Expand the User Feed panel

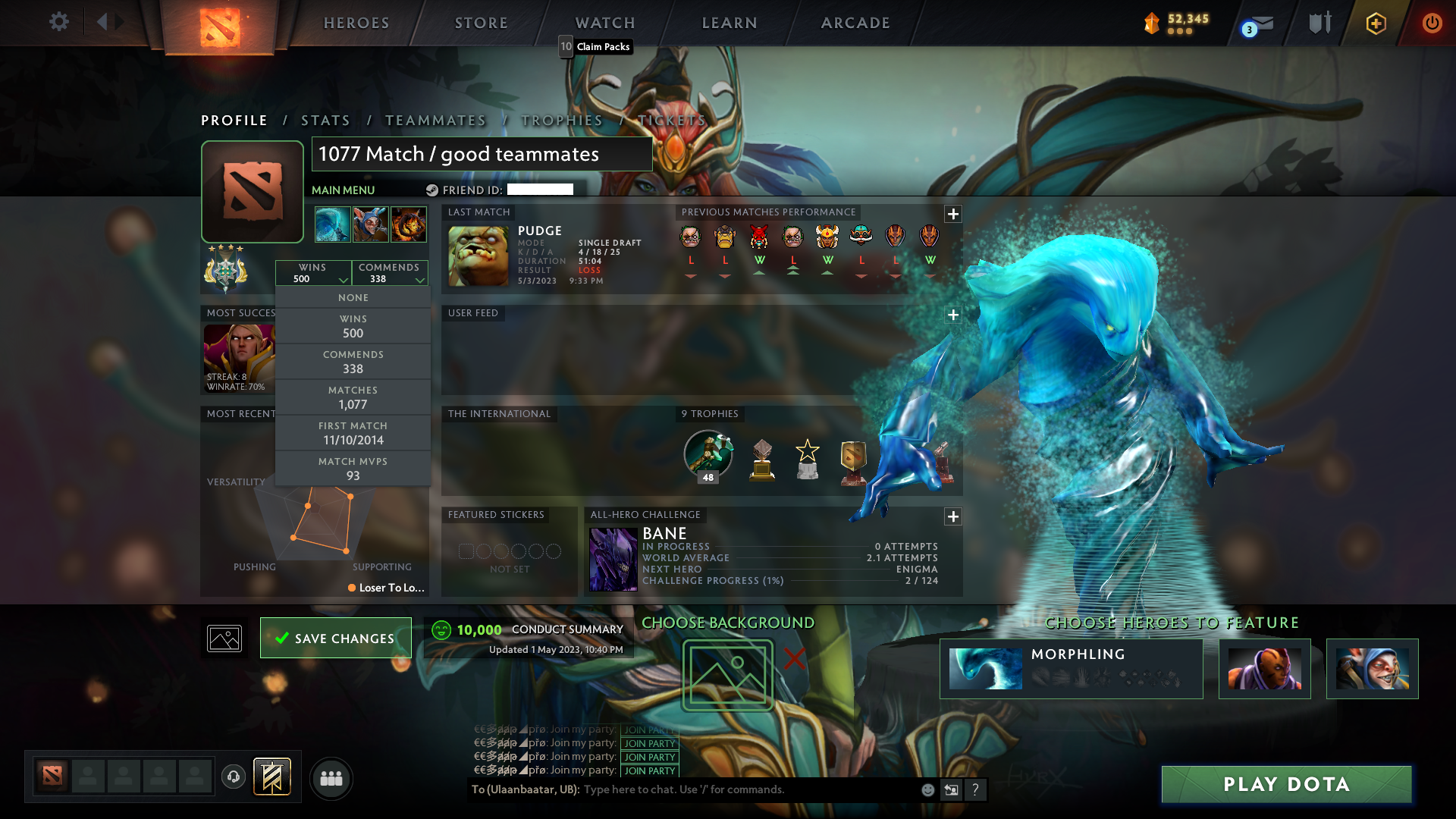pos(953,315)
